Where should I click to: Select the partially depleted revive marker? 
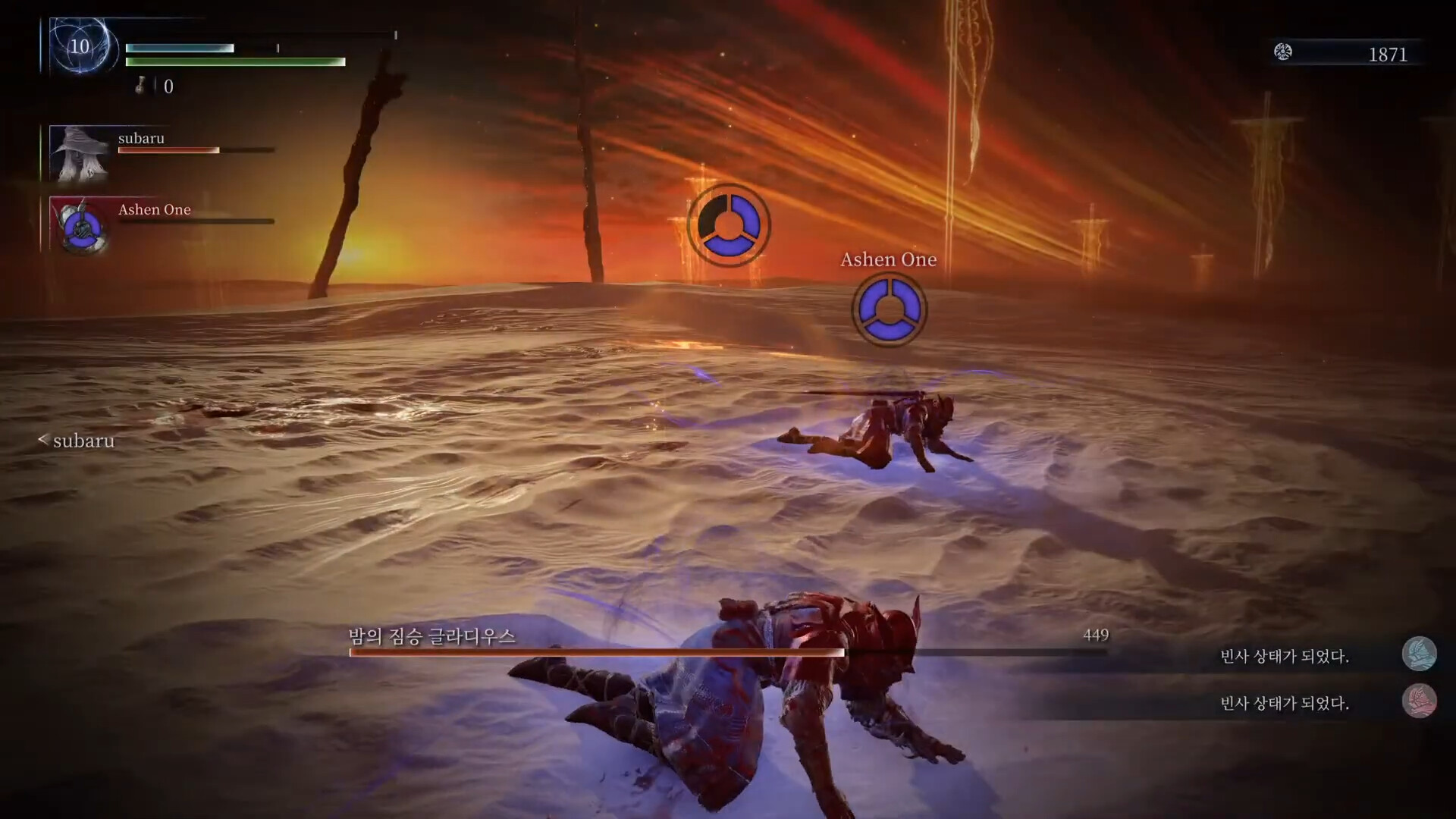click(729, 225)
